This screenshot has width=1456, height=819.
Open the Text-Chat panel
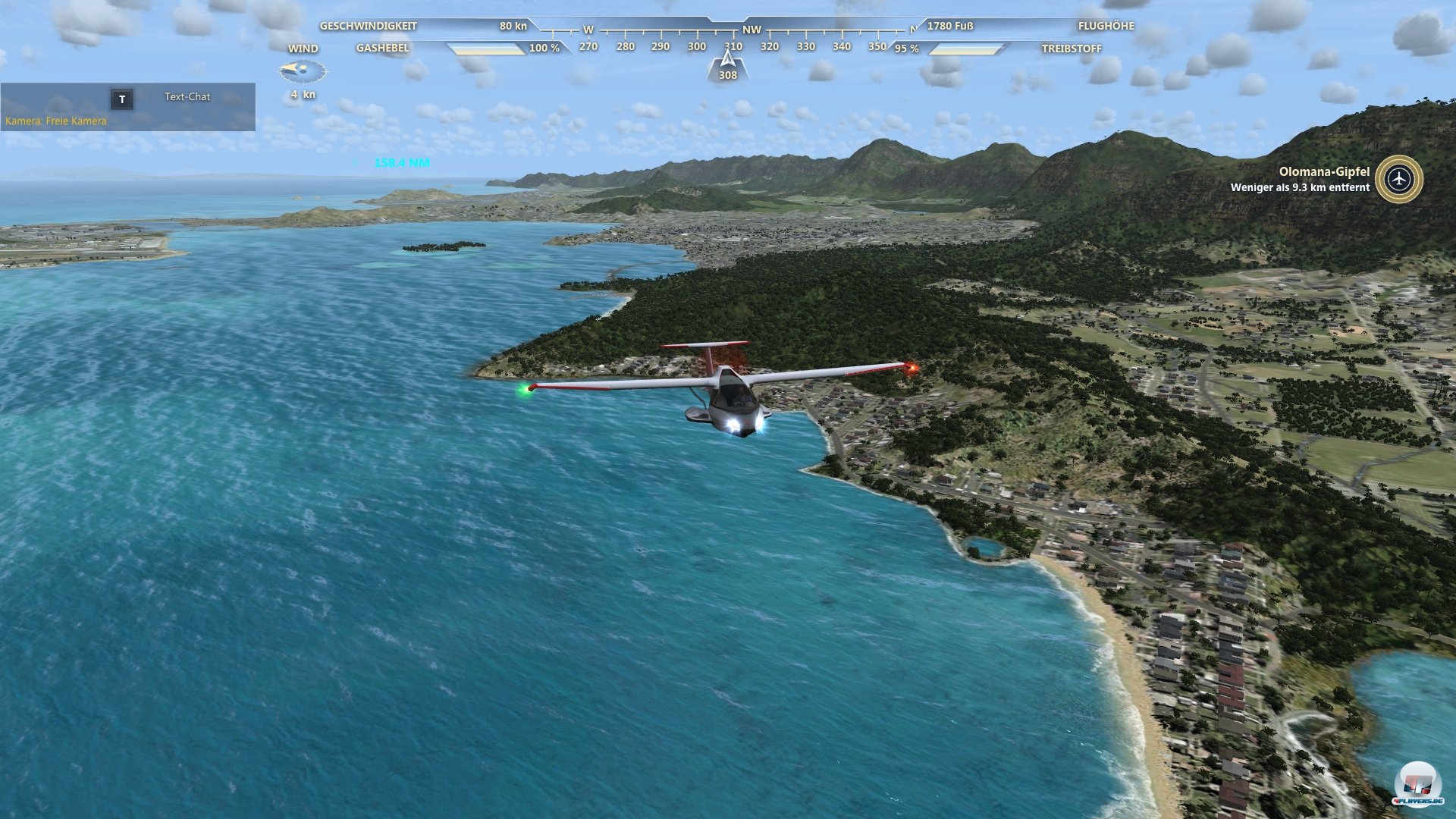point(186,96)
